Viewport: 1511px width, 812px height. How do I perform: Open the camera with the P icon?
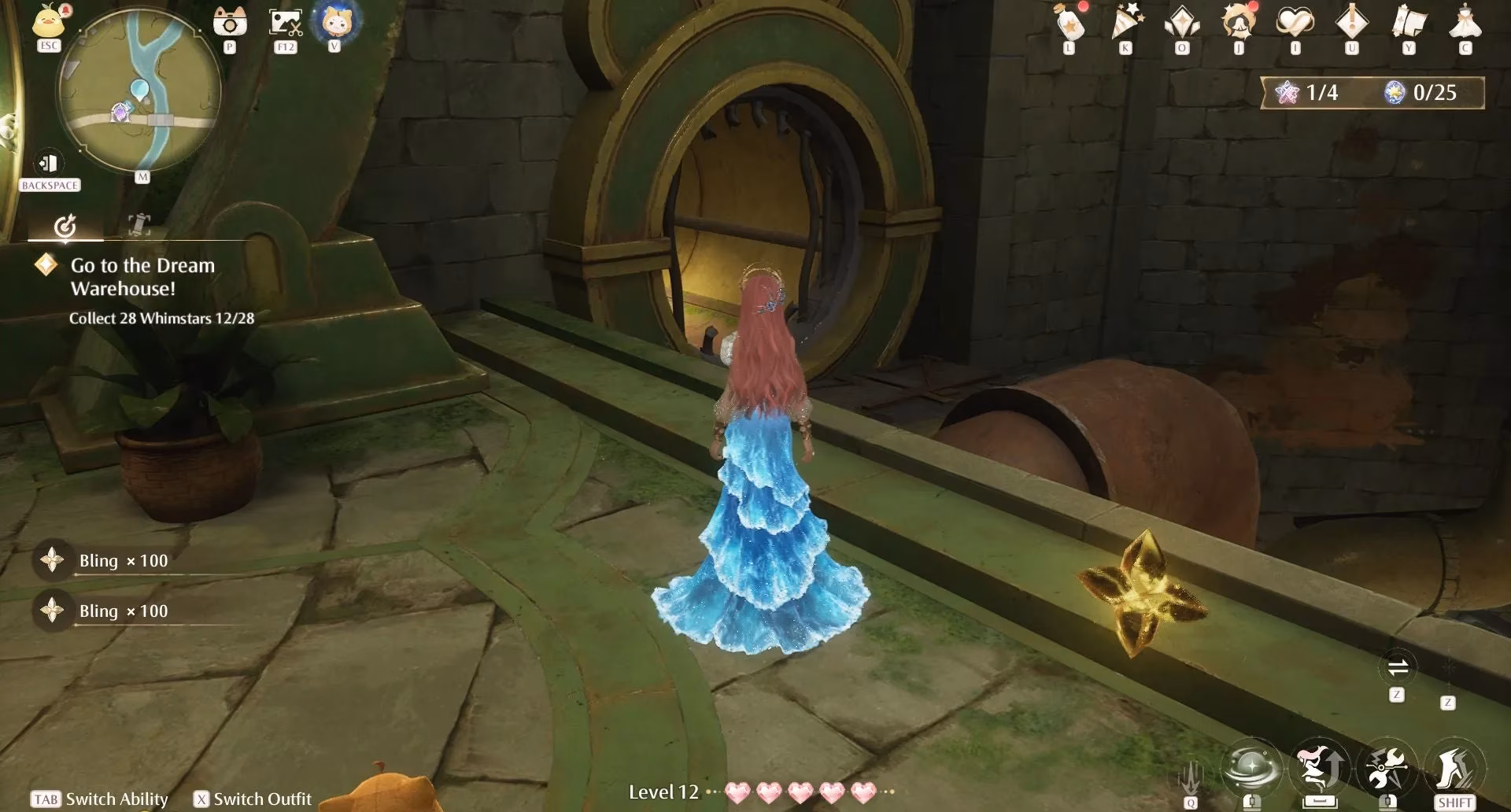(x=229, y=22)
